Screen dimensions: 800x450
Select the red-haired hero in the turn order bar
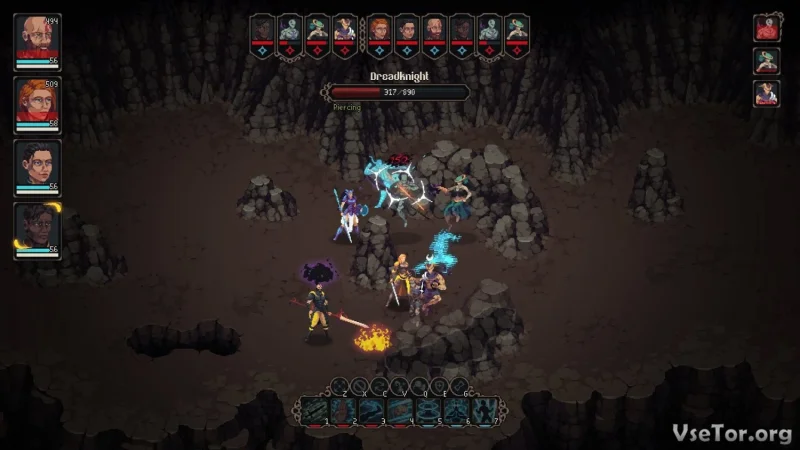click(x=378, y=29)
